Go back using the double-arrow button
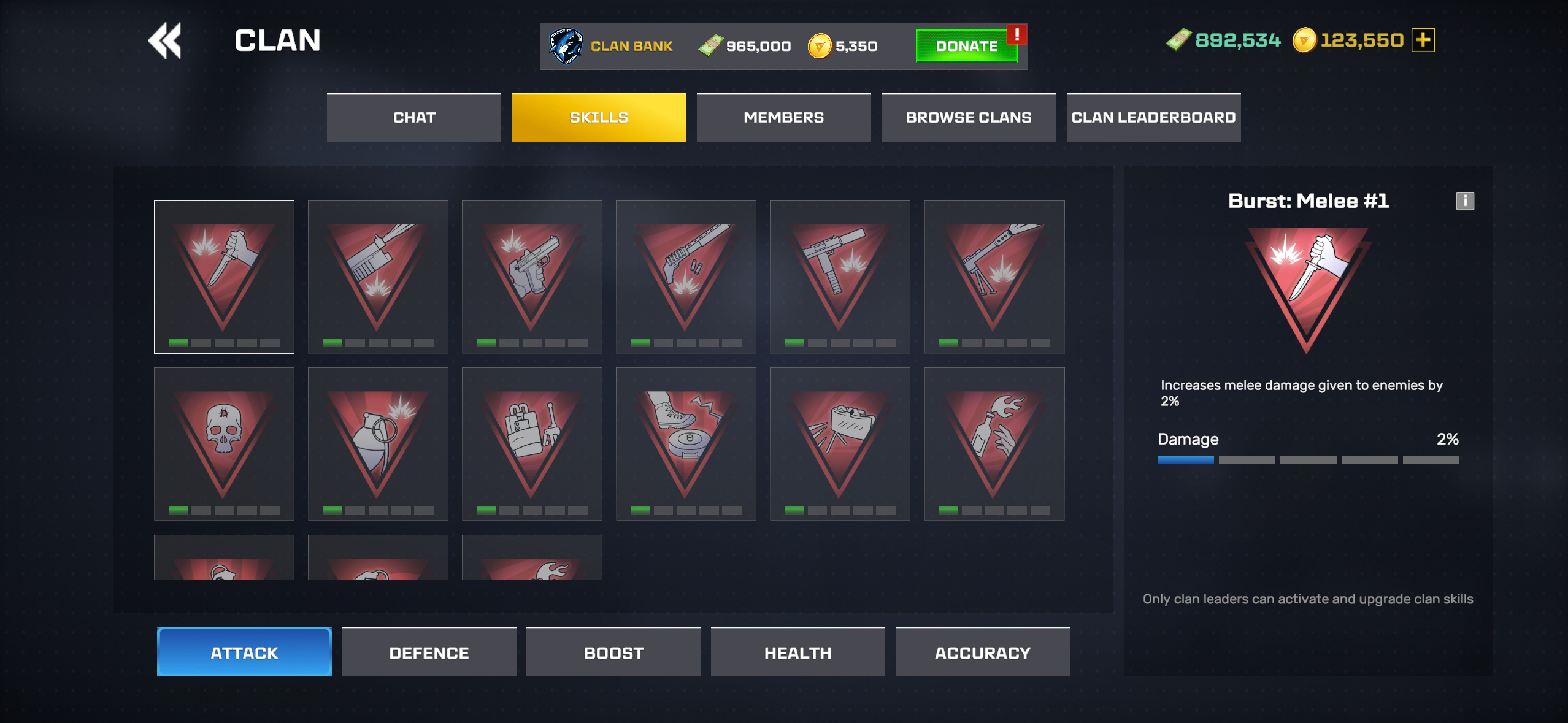Screen dimensions: 1568x723 click(164, 41)
